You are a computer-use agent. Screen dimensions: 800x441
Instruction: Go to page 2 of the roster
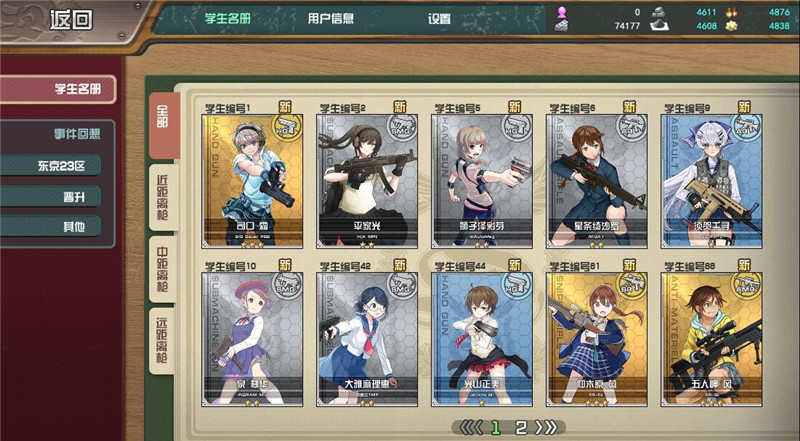point(520,428)
